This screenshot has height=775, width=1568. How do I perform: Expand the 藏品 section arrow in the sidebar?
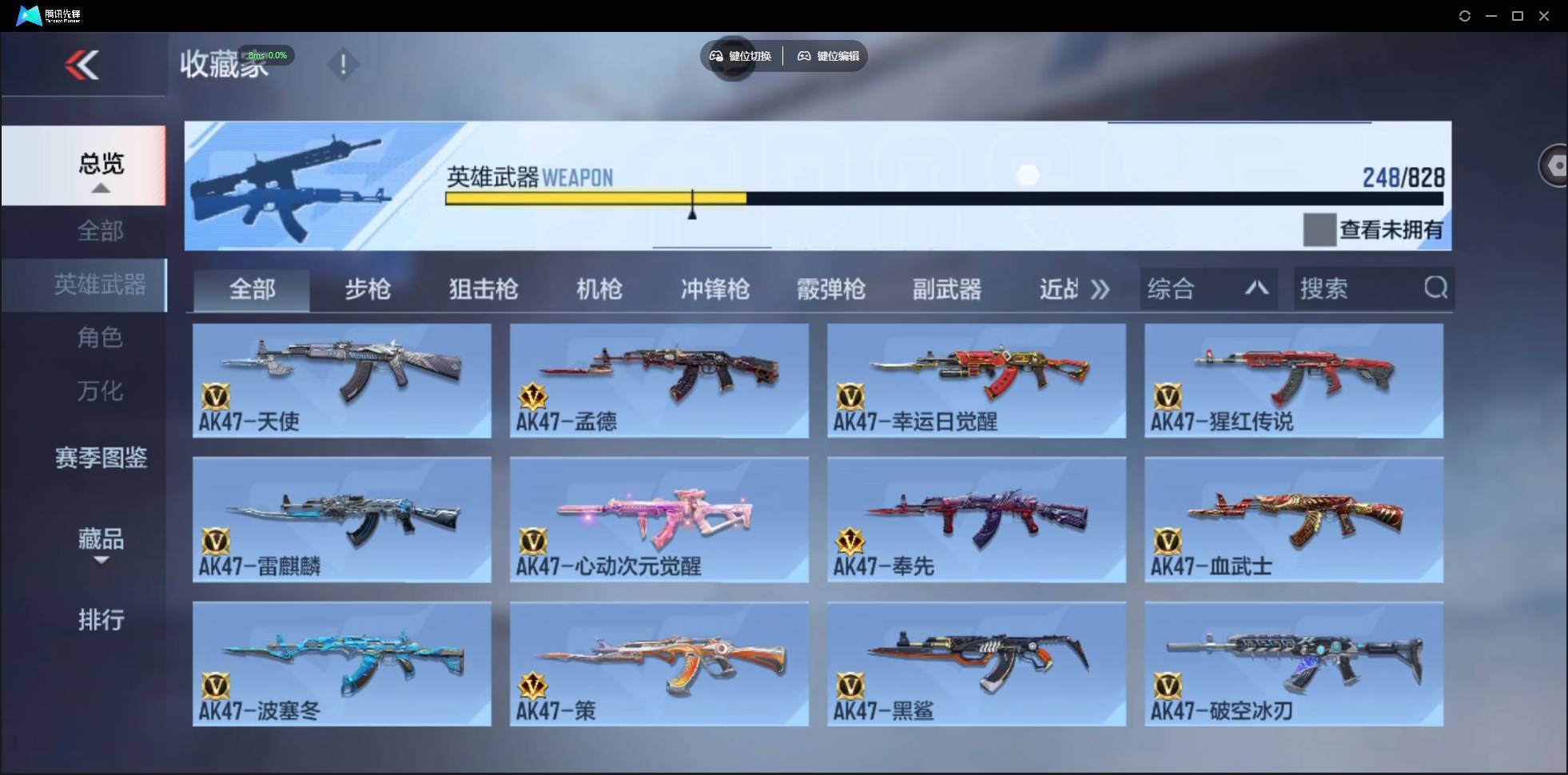coord(101,562)
